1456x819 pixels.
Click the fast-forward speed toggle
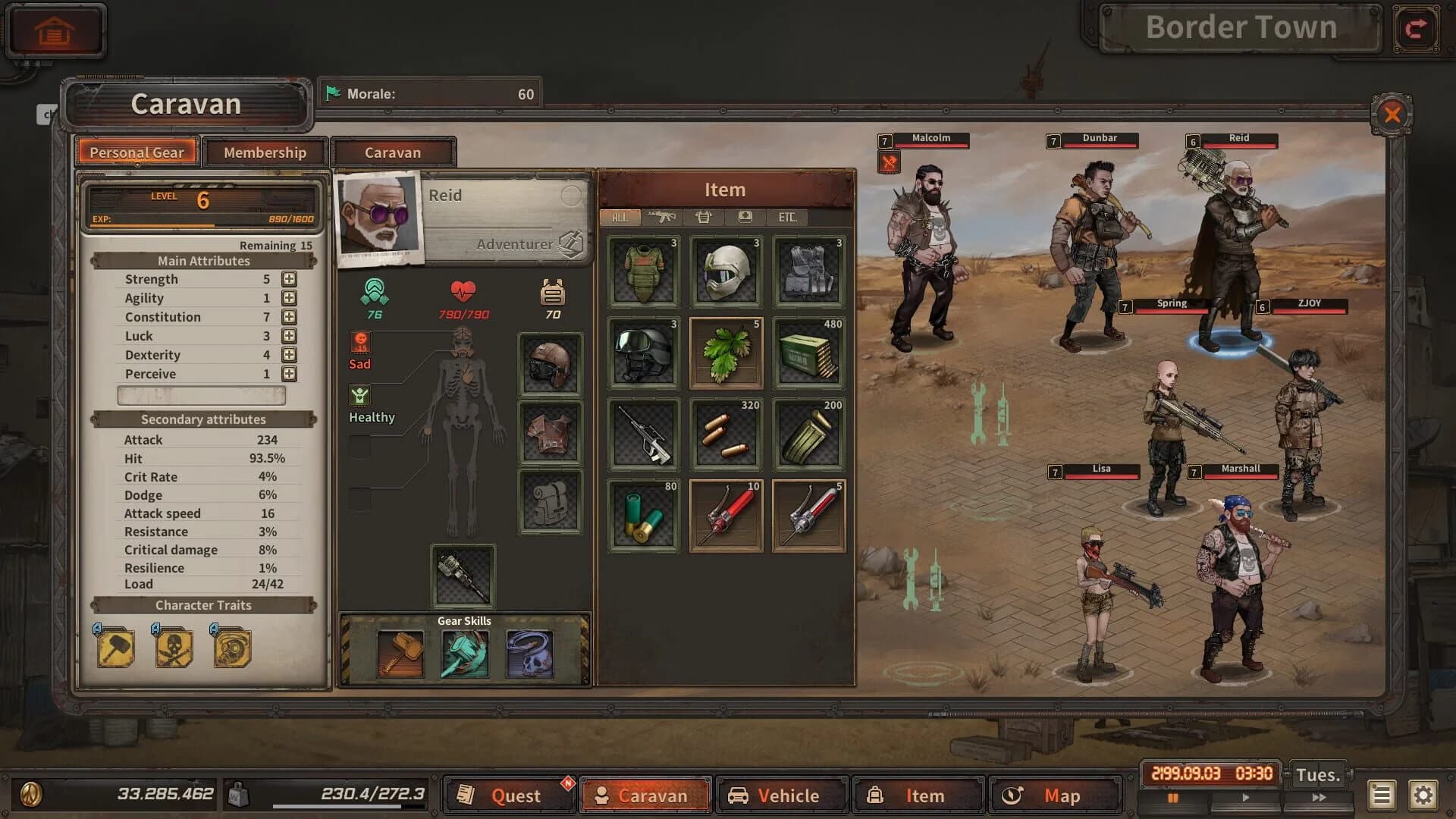[1319, 798]
